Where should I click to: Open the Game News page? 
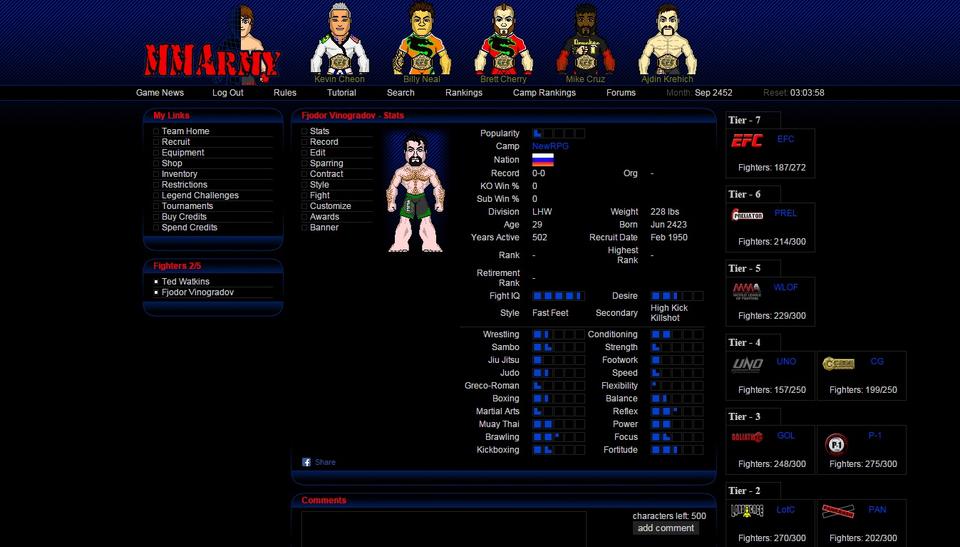coord(160,93)
